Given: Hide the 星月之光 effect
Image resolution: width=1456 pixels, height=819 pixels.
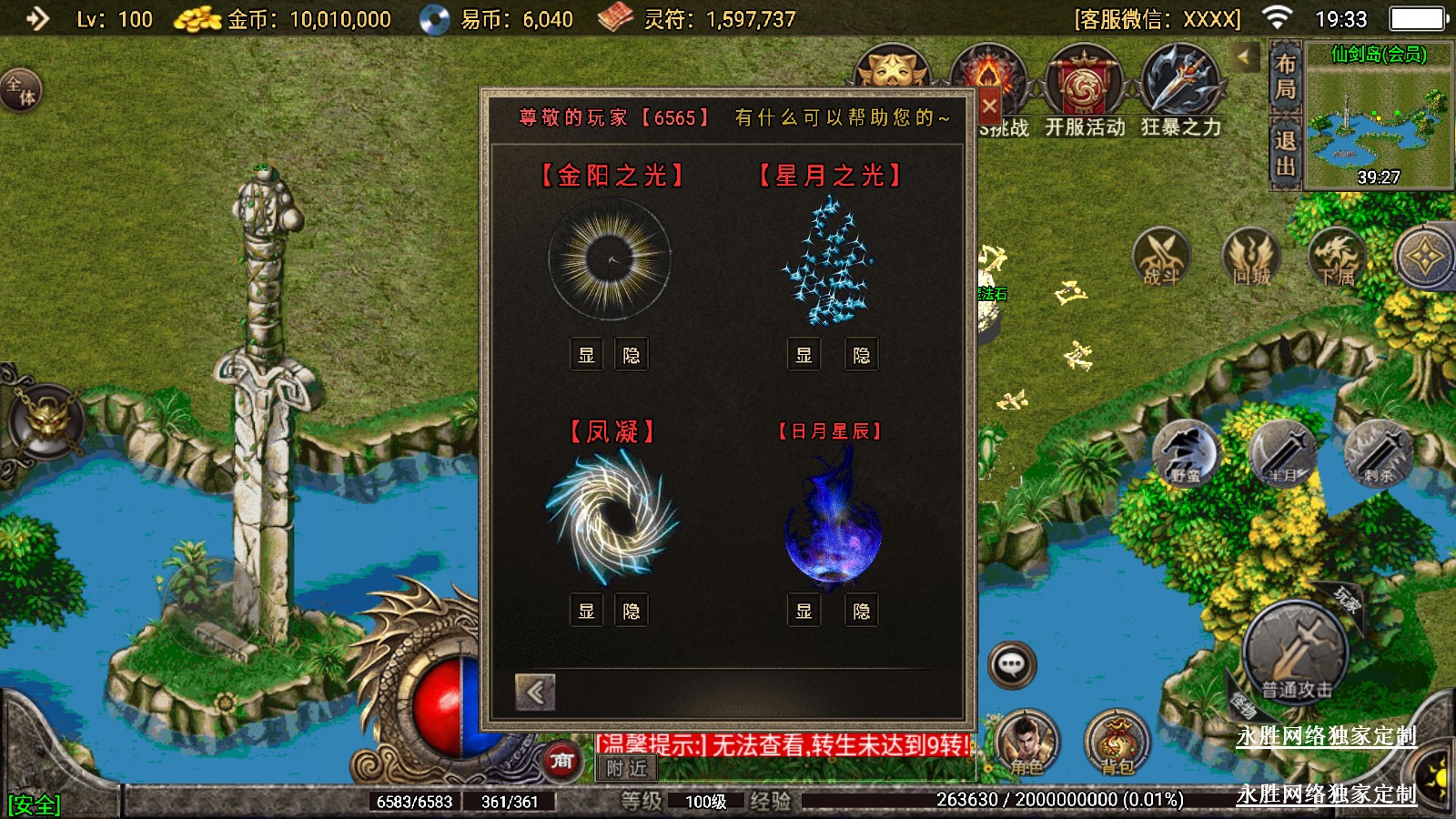Looking at the screenshot, I should pyautogui.click(x=861, y=355).
